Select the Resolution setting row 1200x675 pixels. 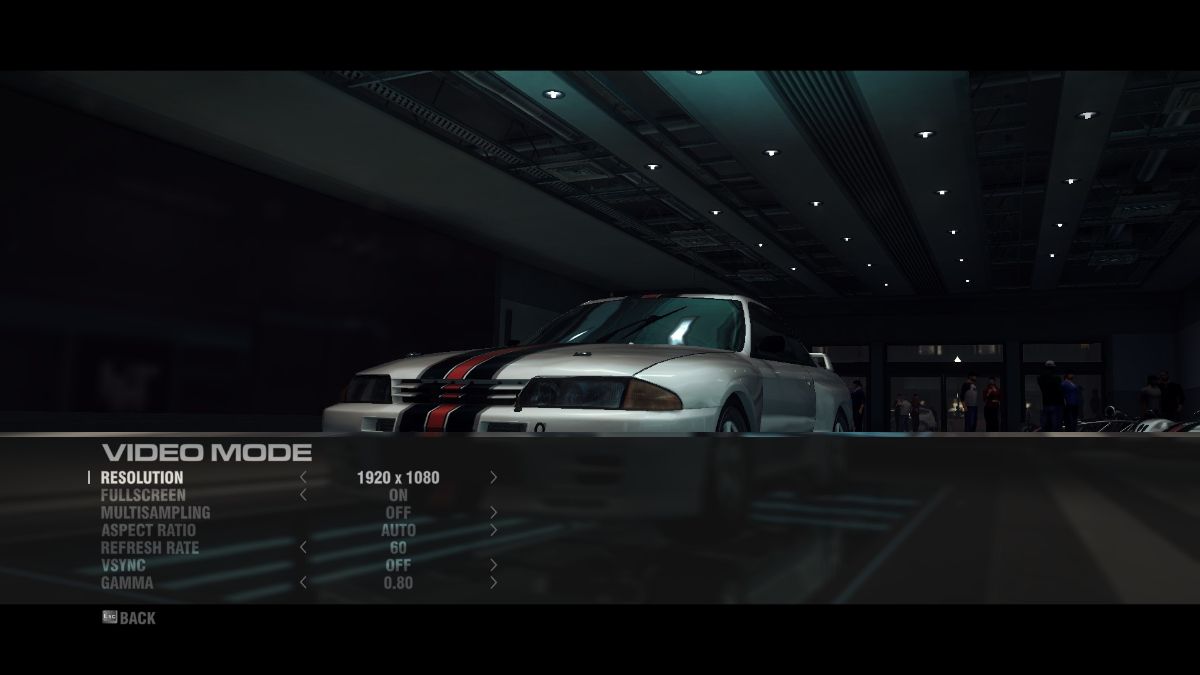(142, 478)
